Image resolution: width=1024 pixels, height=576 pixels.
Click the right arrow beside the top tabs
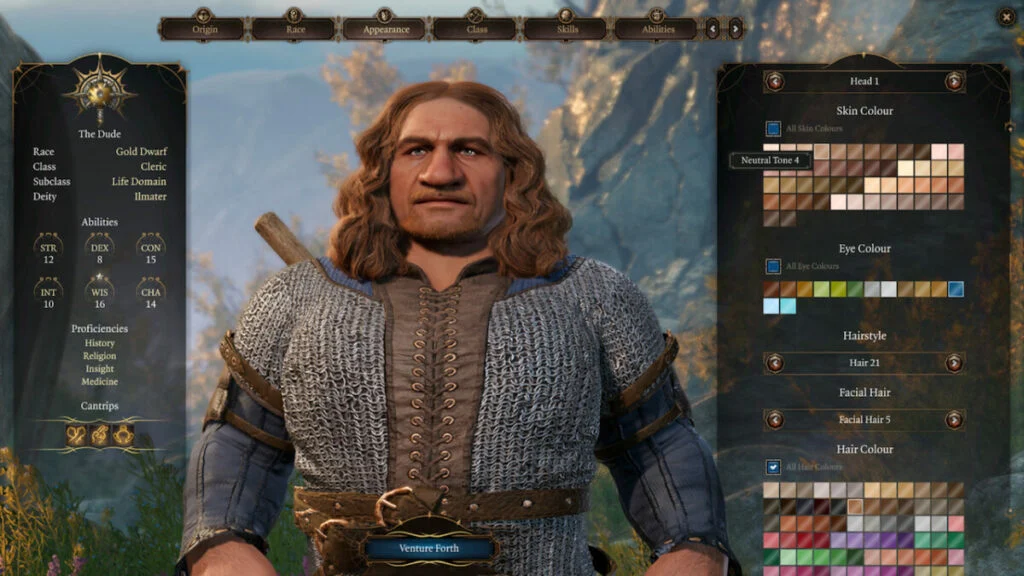[736, 28]
